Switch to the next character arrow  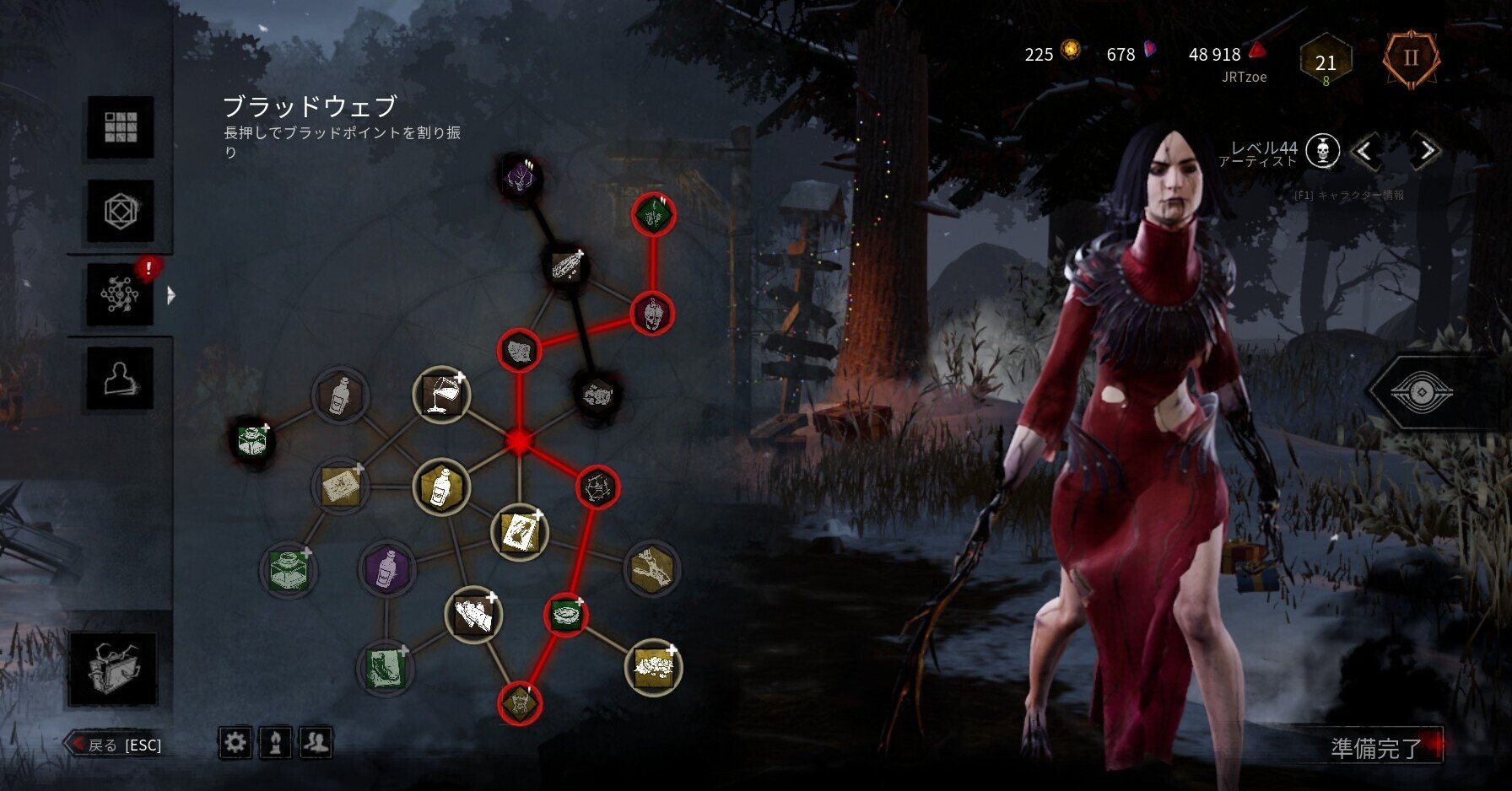click(x=1426, y=152)
